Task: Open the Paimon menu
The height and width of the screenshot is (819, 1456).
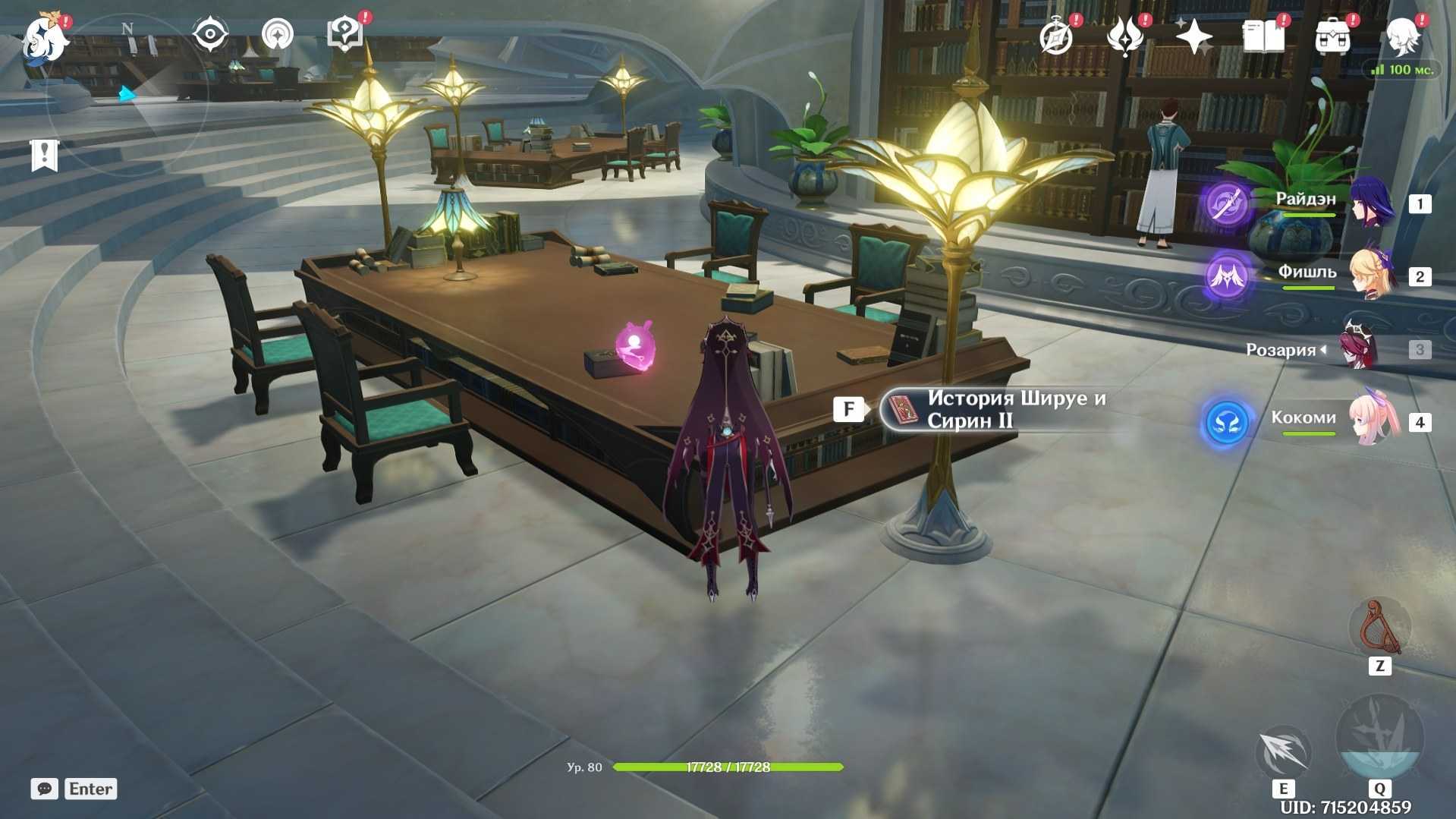Action: coord(45,38)
